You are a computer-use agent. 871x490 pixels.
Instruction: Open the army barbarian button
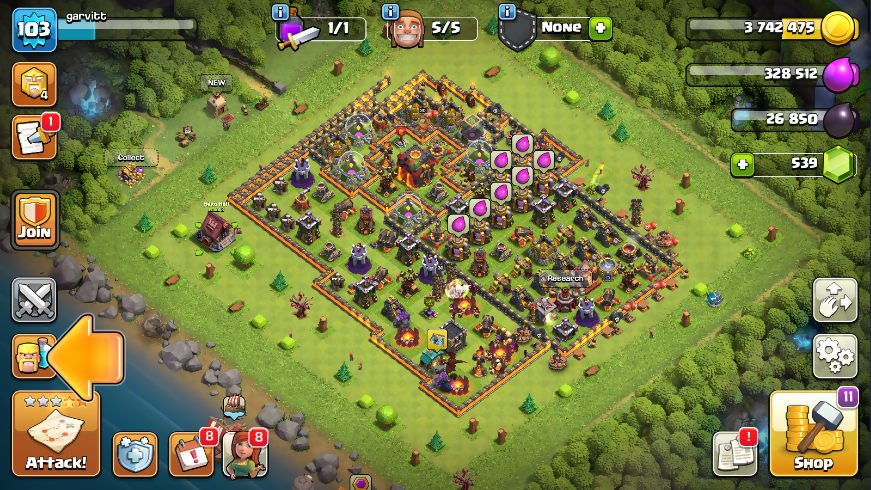(x=30, y=355)
